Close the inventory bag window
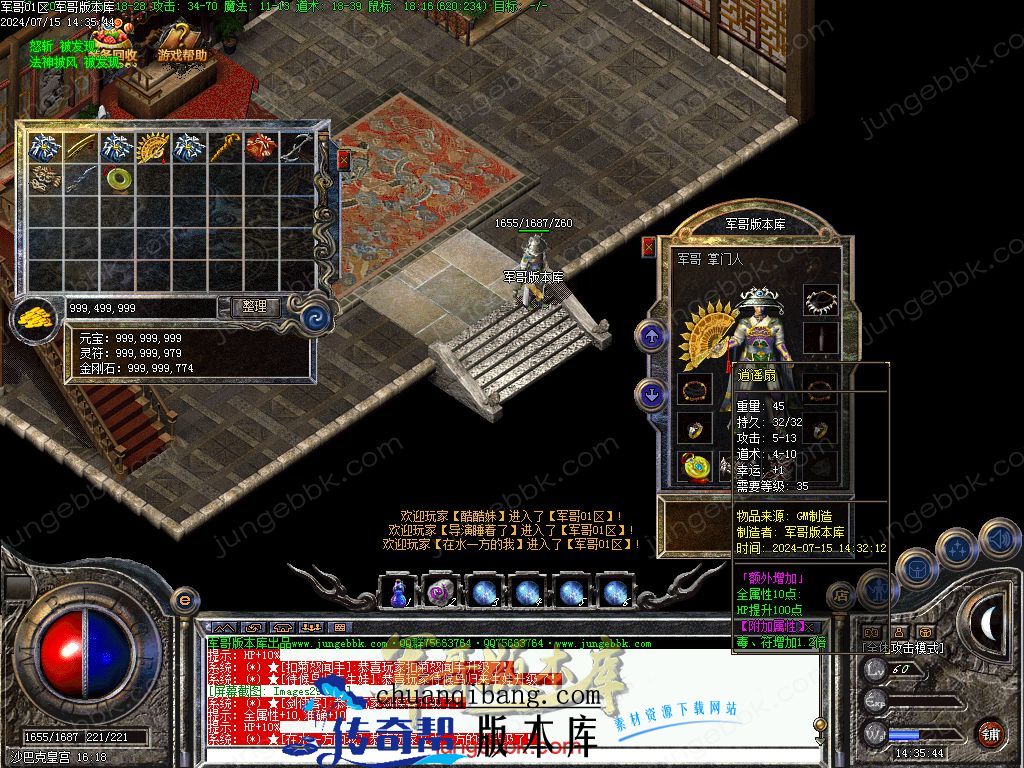This screenshot has width=1024, height=768. click(x=344, y=160)
